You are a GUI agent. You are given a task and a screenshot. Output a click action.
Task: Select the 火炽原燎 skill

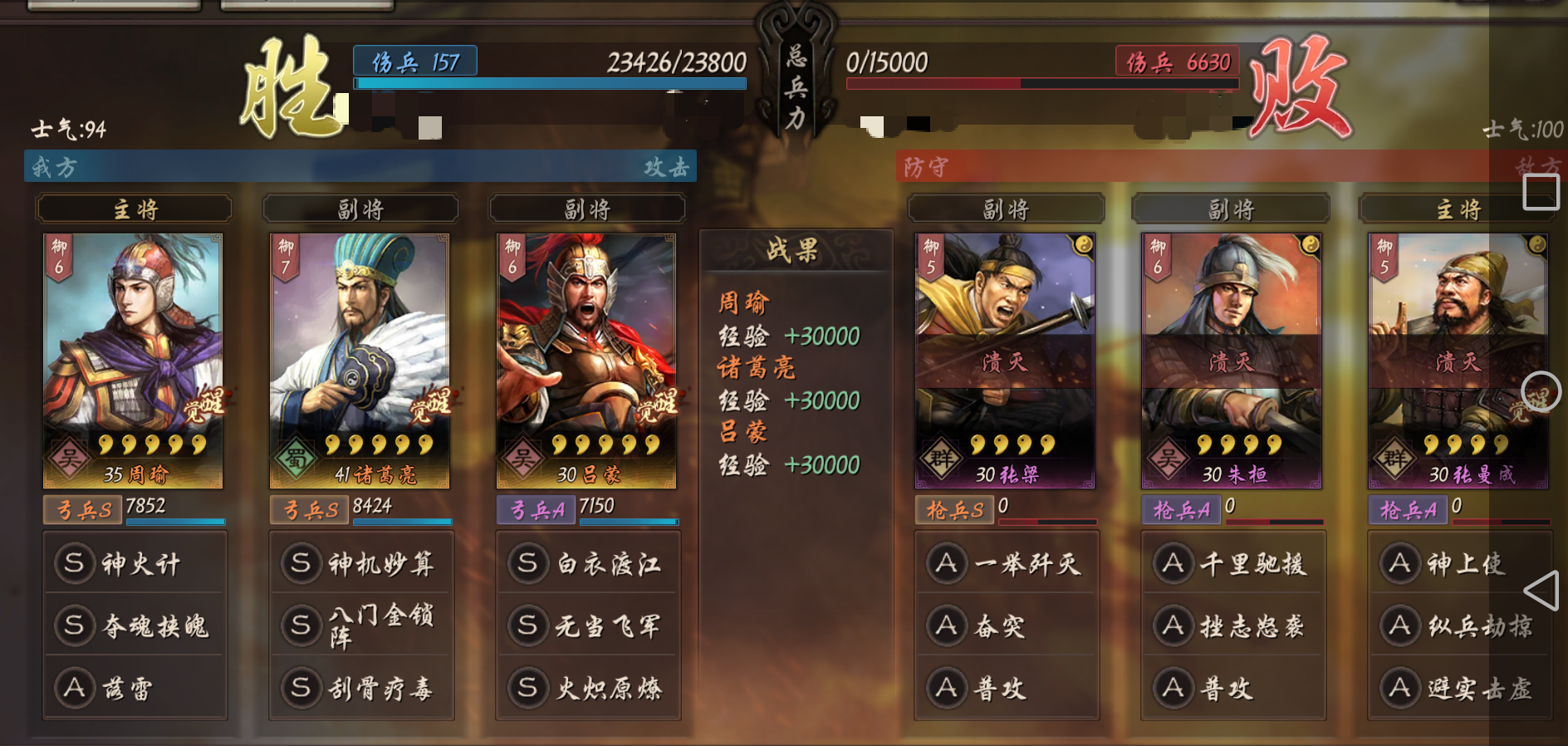point(588,688)
